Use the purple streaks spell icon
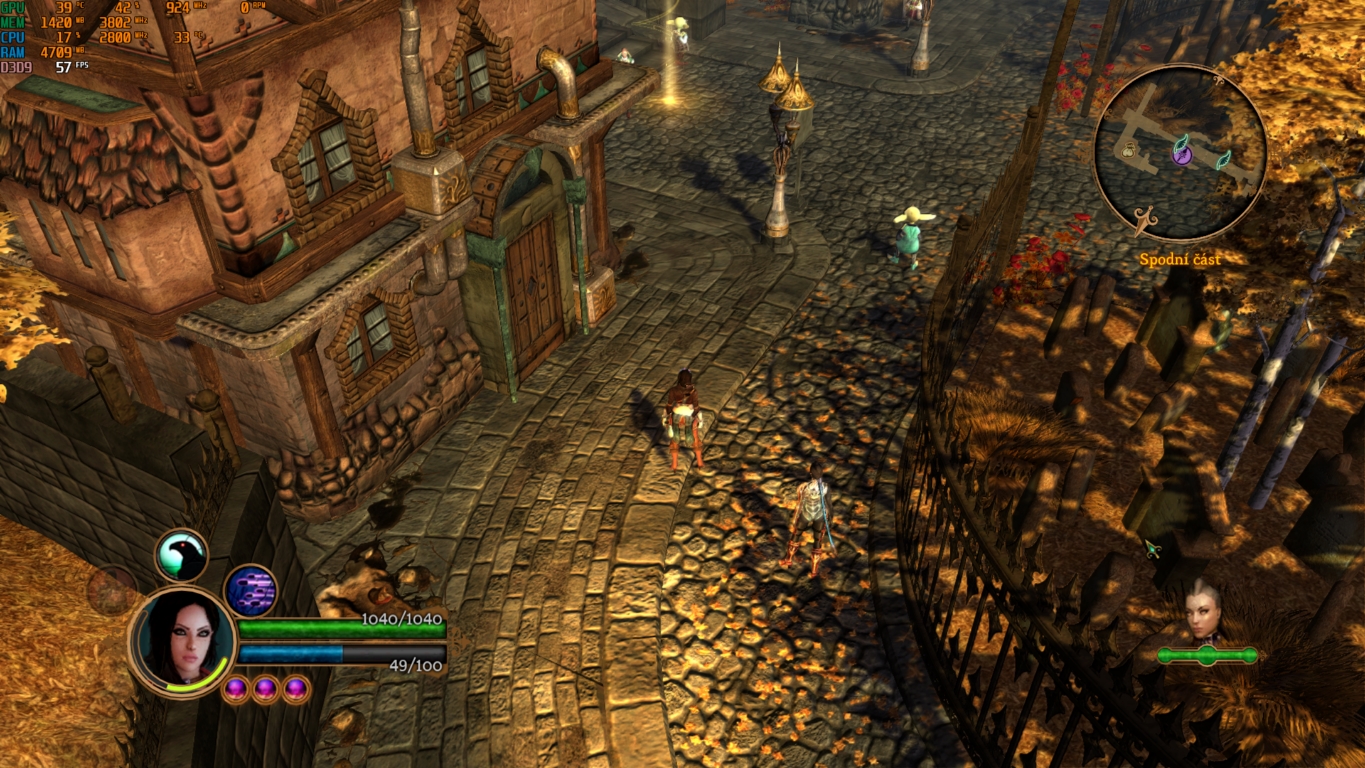Image resolution: width=1365 pixels, height=768 pixels. click(250, 590)
